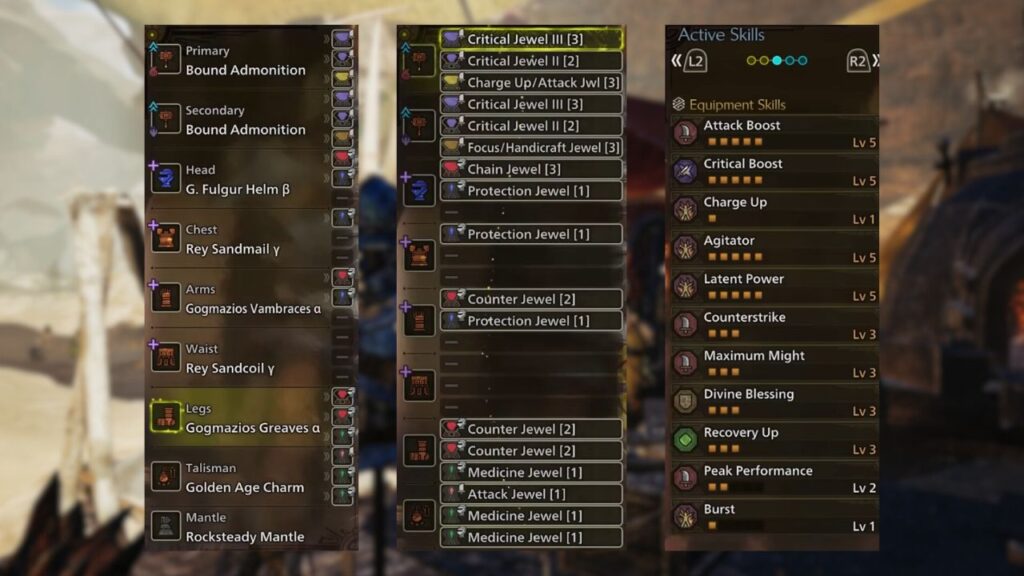1024x576 pixels.
Task: Open the Divine Blessing skill entry
Action: pyautogui.click(x=773, y=402)
